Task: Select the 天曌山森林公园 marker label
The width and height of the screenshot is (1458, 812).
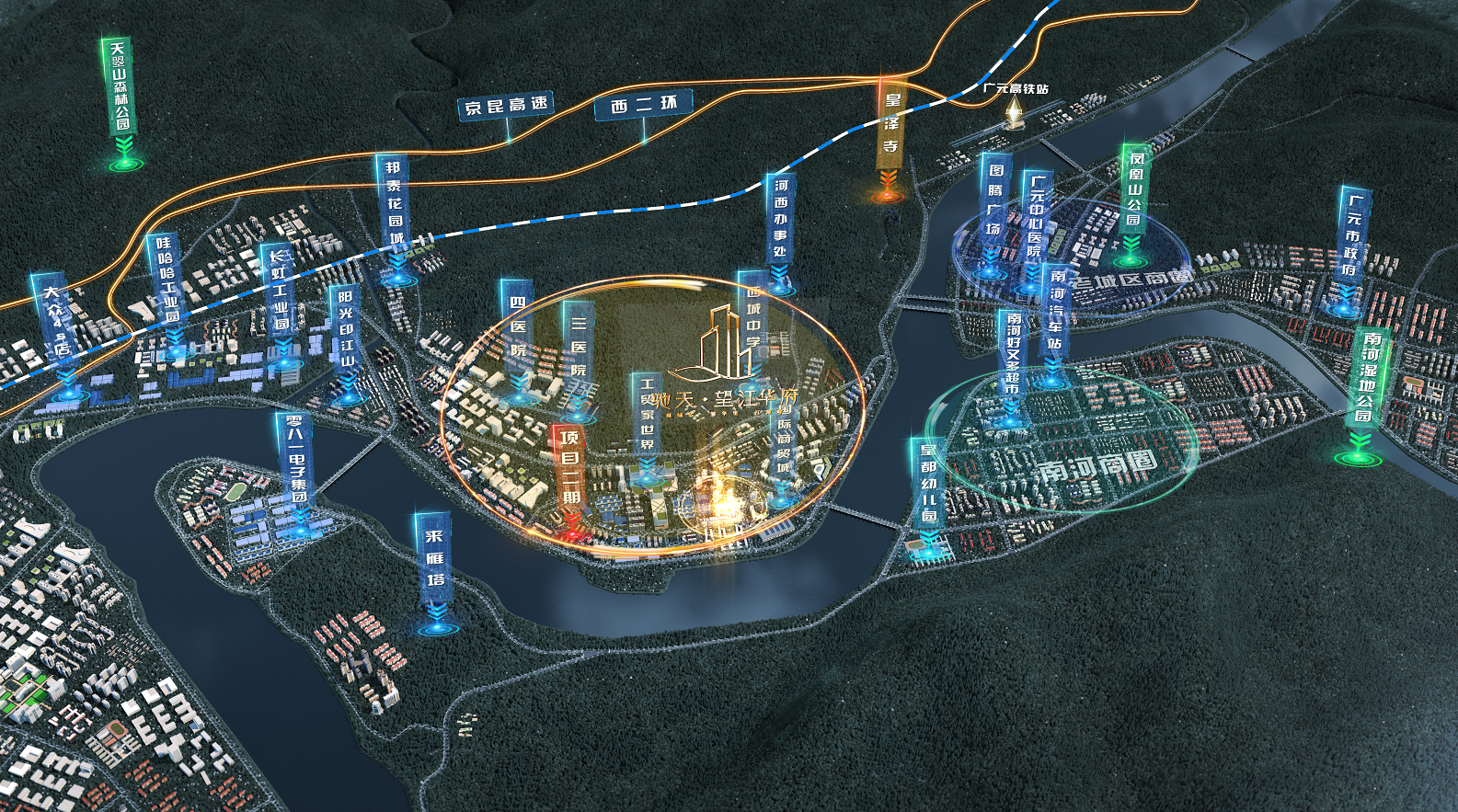Action: (120, 86)
